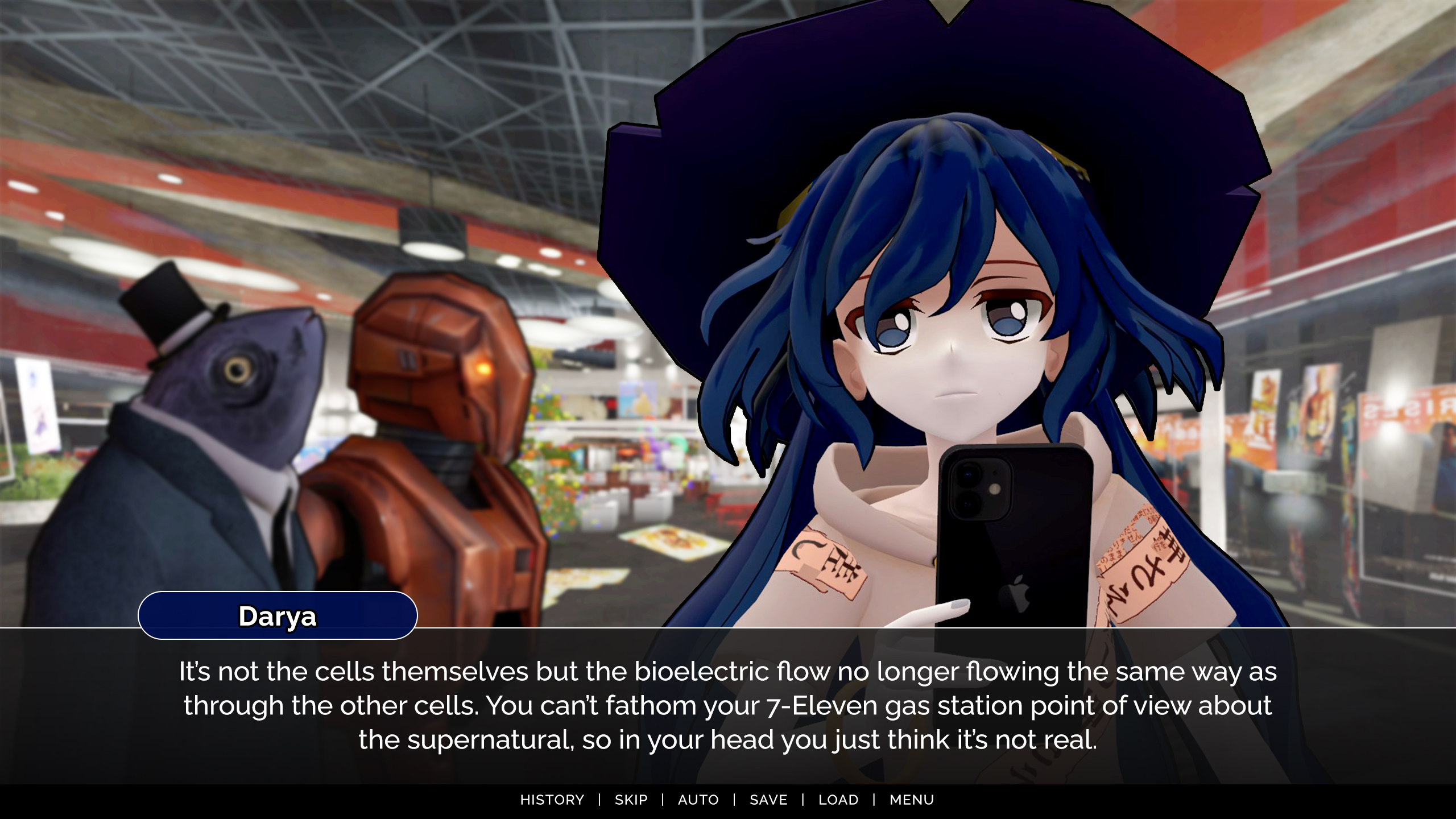1456x819 pixels.
Task: Click the dialogue text box to continue
Action: (x=728, y=705)
